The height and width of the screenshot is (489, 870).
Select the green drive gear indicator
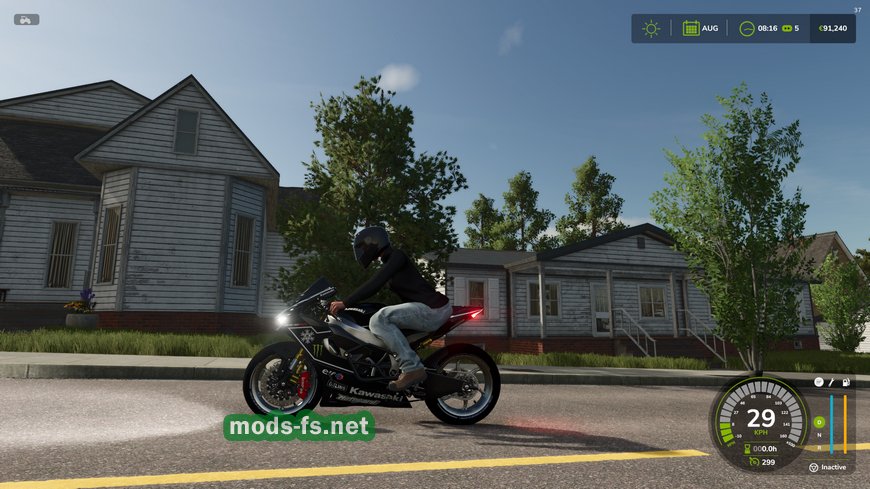coord(818,421)
